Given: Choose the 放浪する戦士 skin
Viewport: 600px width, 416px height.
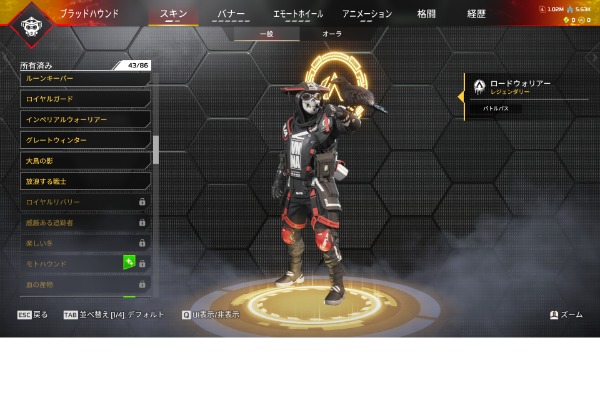Looking at the screenshot, I should pyautogui.click(x=85, y=181).
